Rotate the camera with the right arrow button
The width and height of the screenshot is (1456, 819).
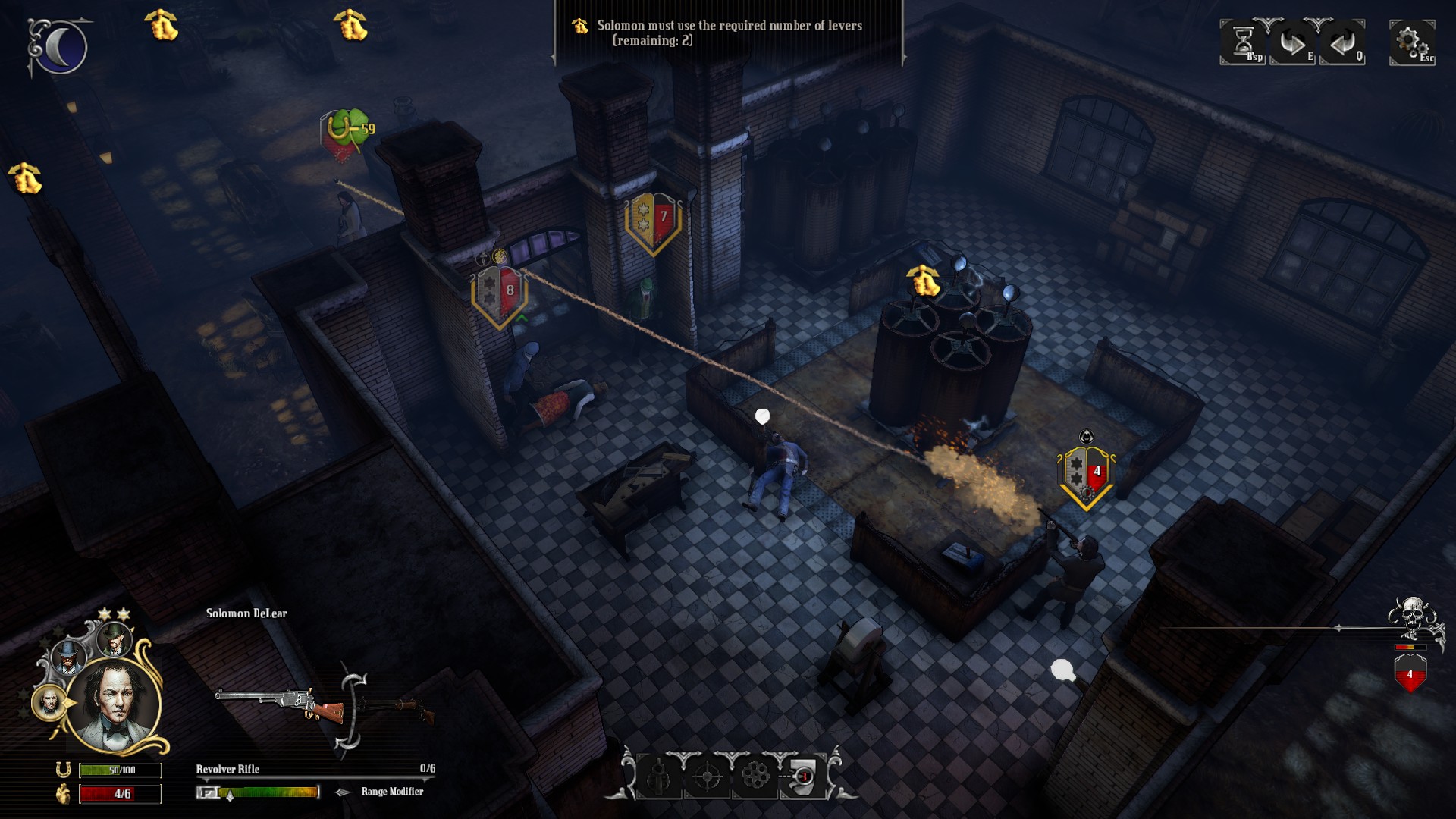[x=1293, y=42]
